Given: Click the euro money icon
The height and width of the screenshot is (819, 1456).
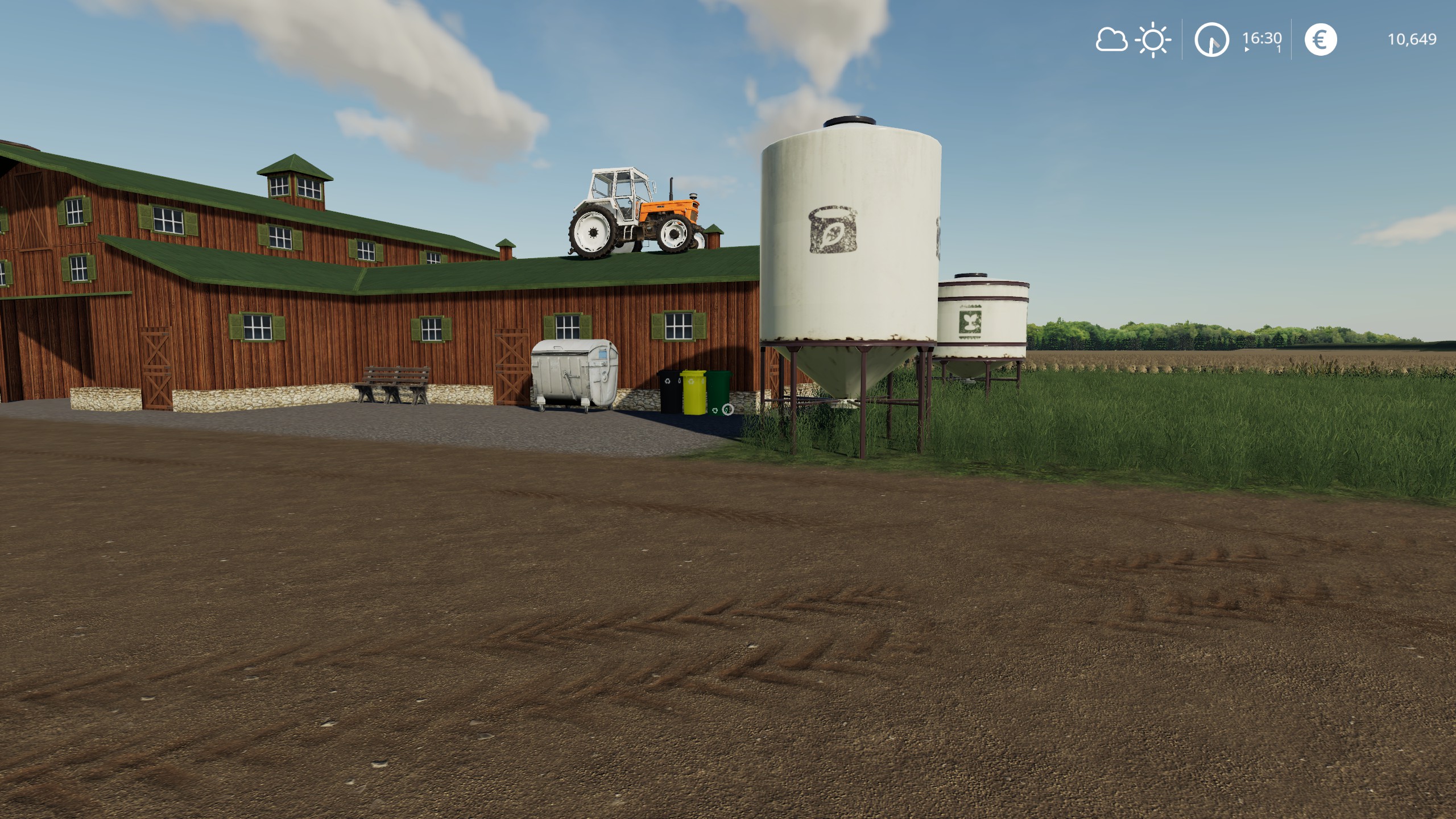Looking at the screenshot, I should click(x=1320, y=40).
